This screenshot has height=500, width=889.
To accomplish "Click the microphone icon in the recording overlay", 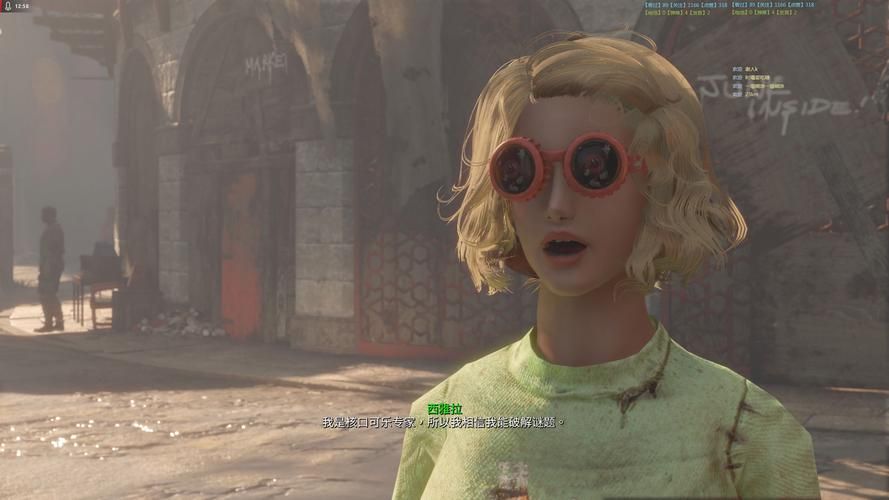I will coord(6,6).
